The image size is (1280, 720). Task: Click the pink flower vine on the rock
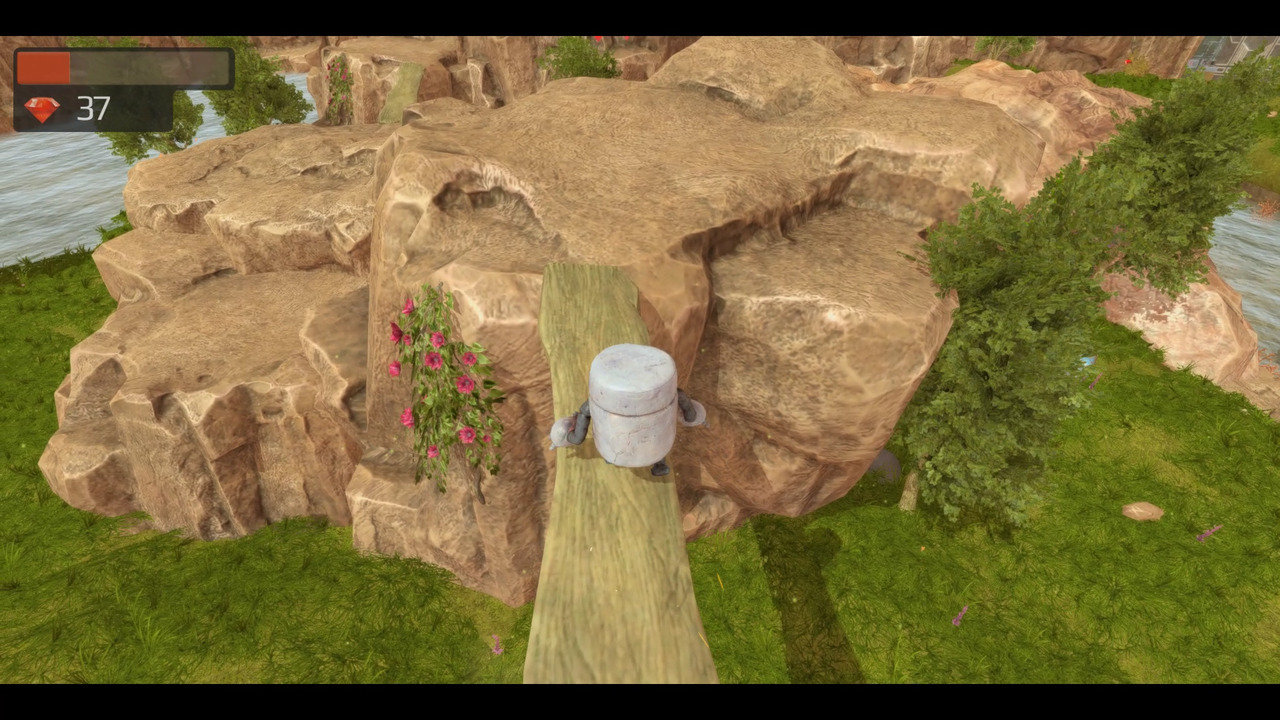point(445,380)
